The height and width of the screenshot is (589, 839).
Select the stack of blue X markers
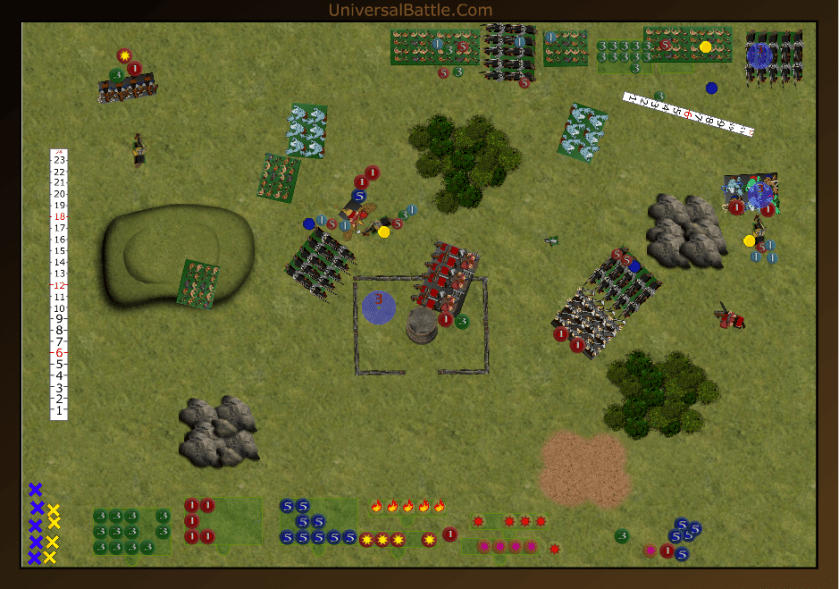pos(35,524)
